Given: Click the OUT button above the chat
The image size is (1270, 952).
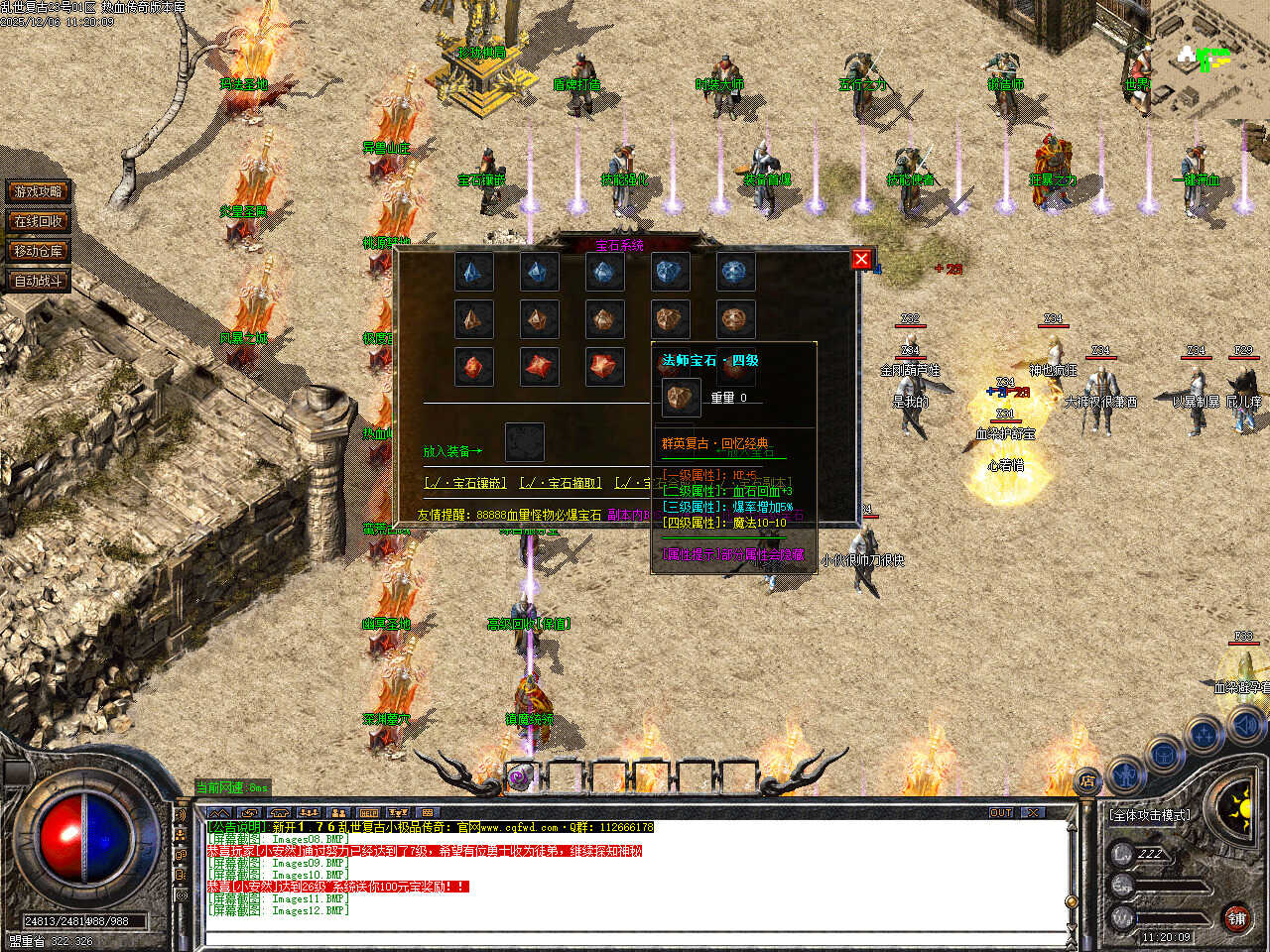Looking at the screenshot, I should [1001, 812].
